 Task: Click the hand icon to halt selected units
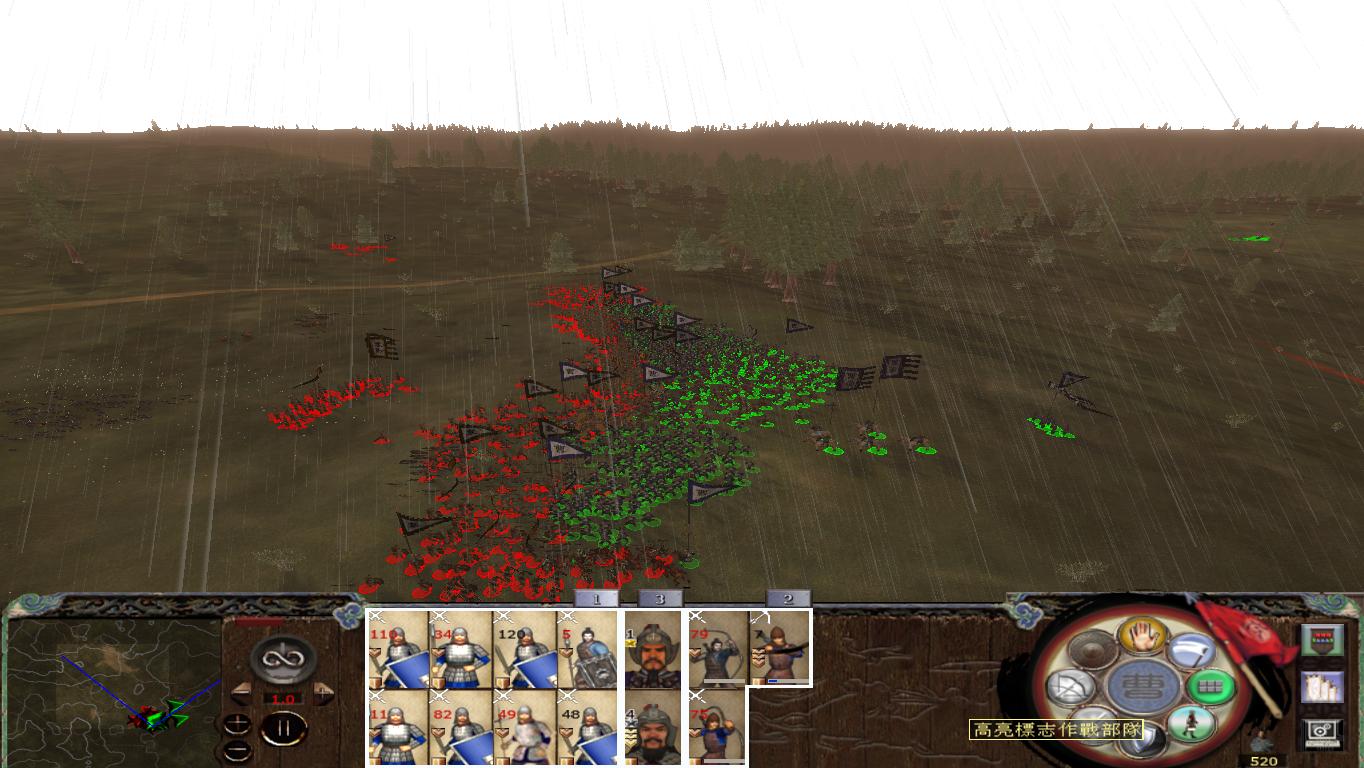point(1144,637)
